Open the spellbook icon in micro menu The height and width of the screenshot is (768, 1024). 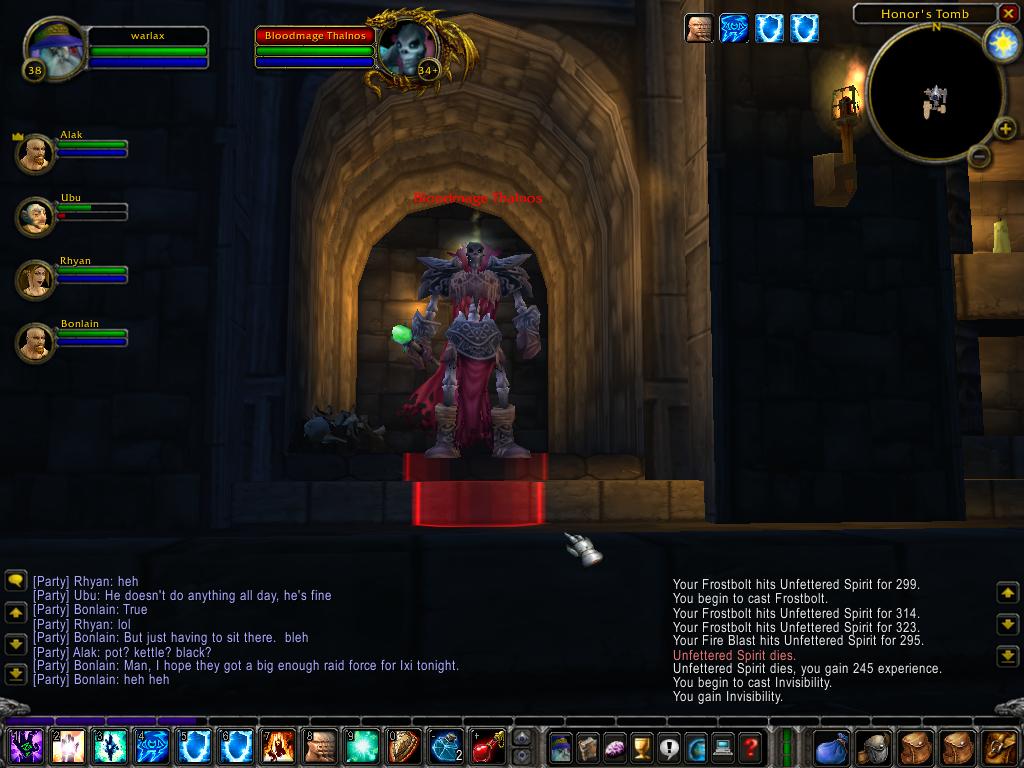(588, 746)
